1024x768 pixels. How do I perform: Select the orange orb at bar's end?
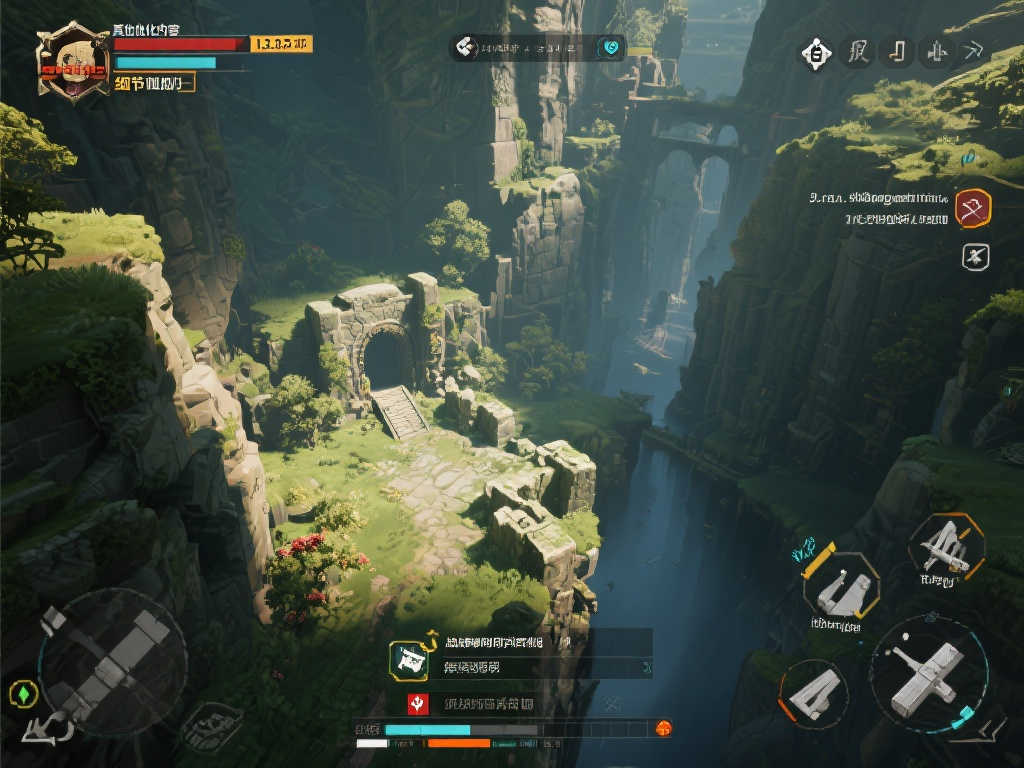tap(662, 729)
